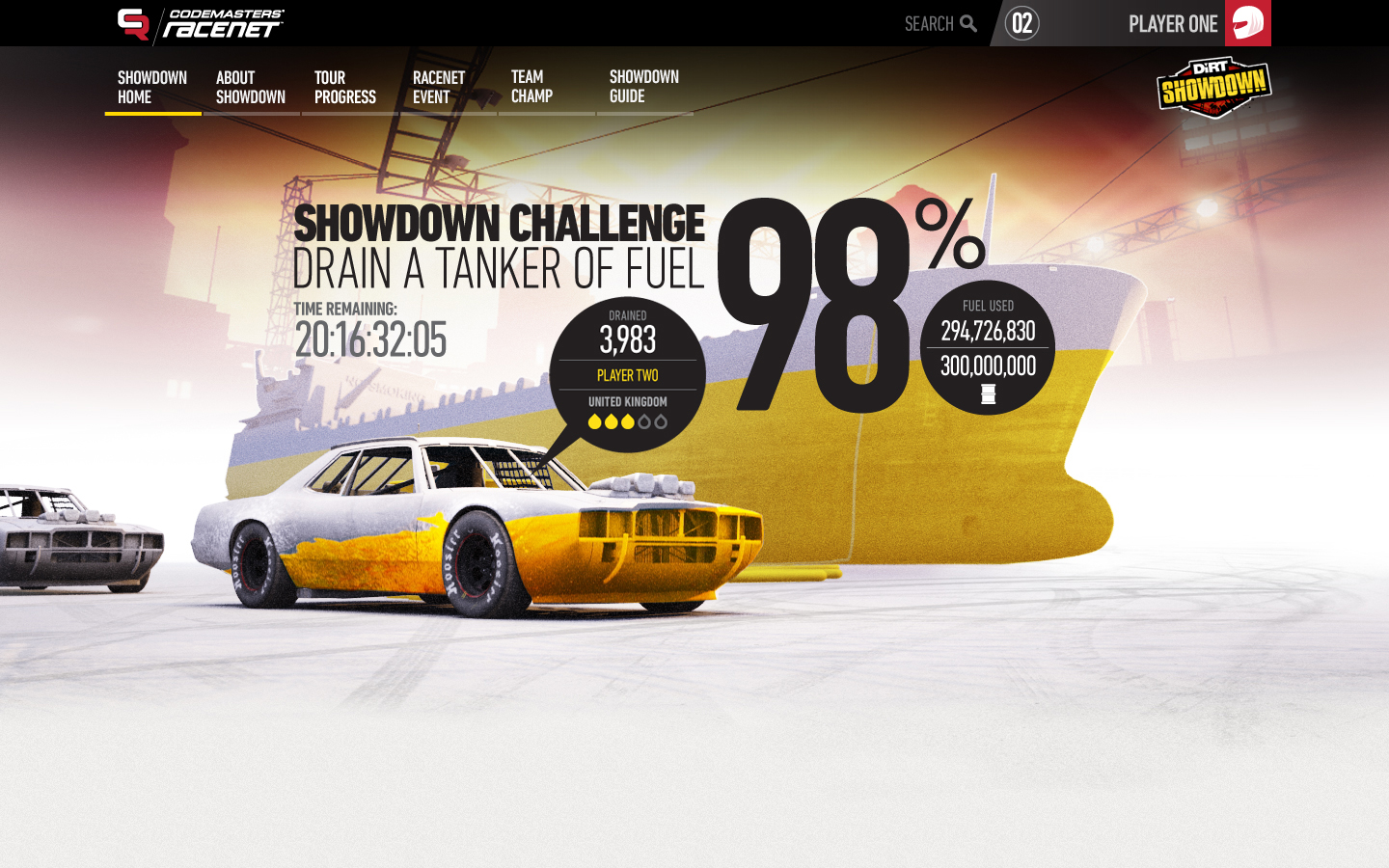Click the Time Remaining countdown display

372,339
